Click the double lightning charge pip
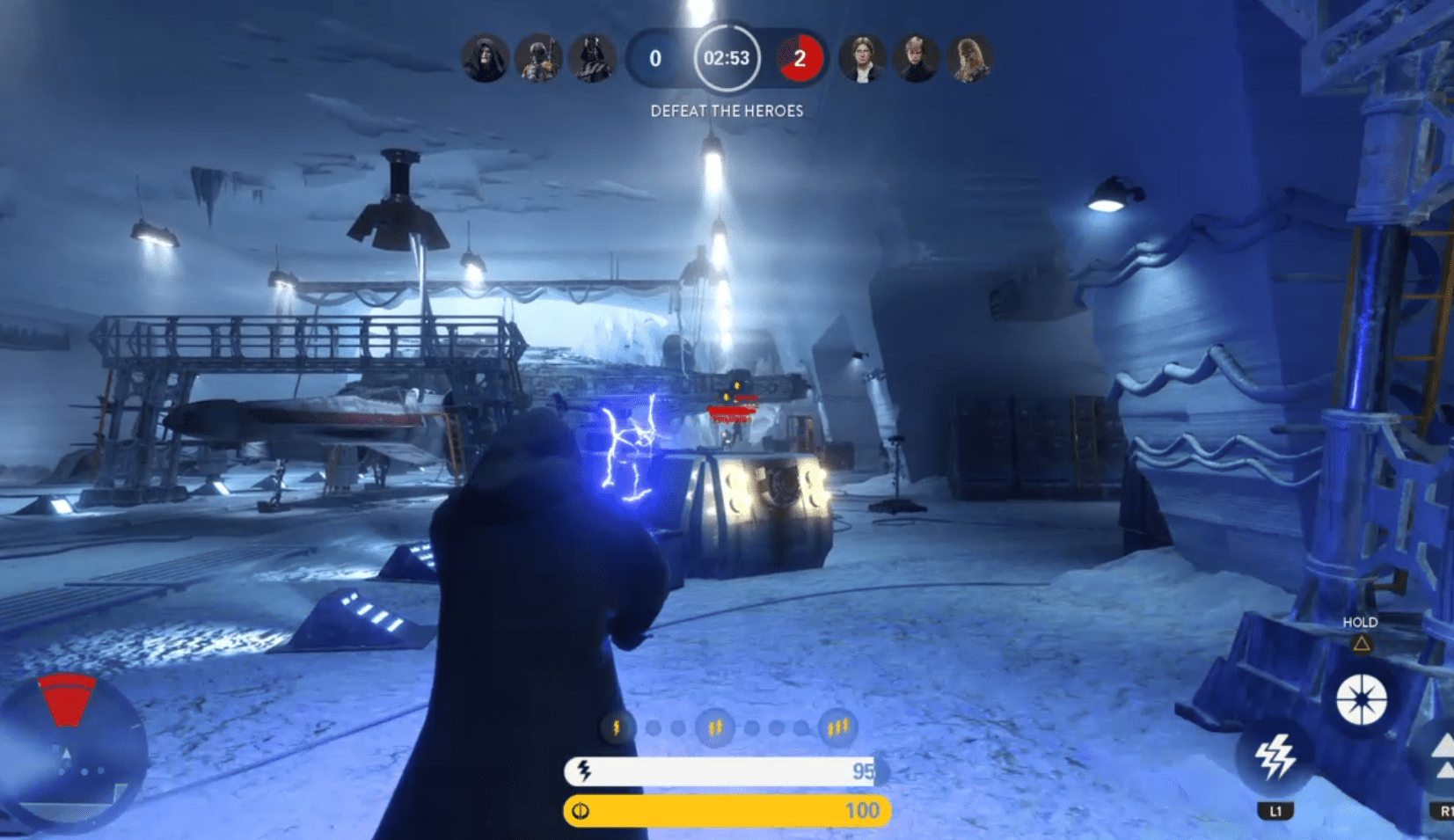The image size is (1454, 840). coord(715,727)
